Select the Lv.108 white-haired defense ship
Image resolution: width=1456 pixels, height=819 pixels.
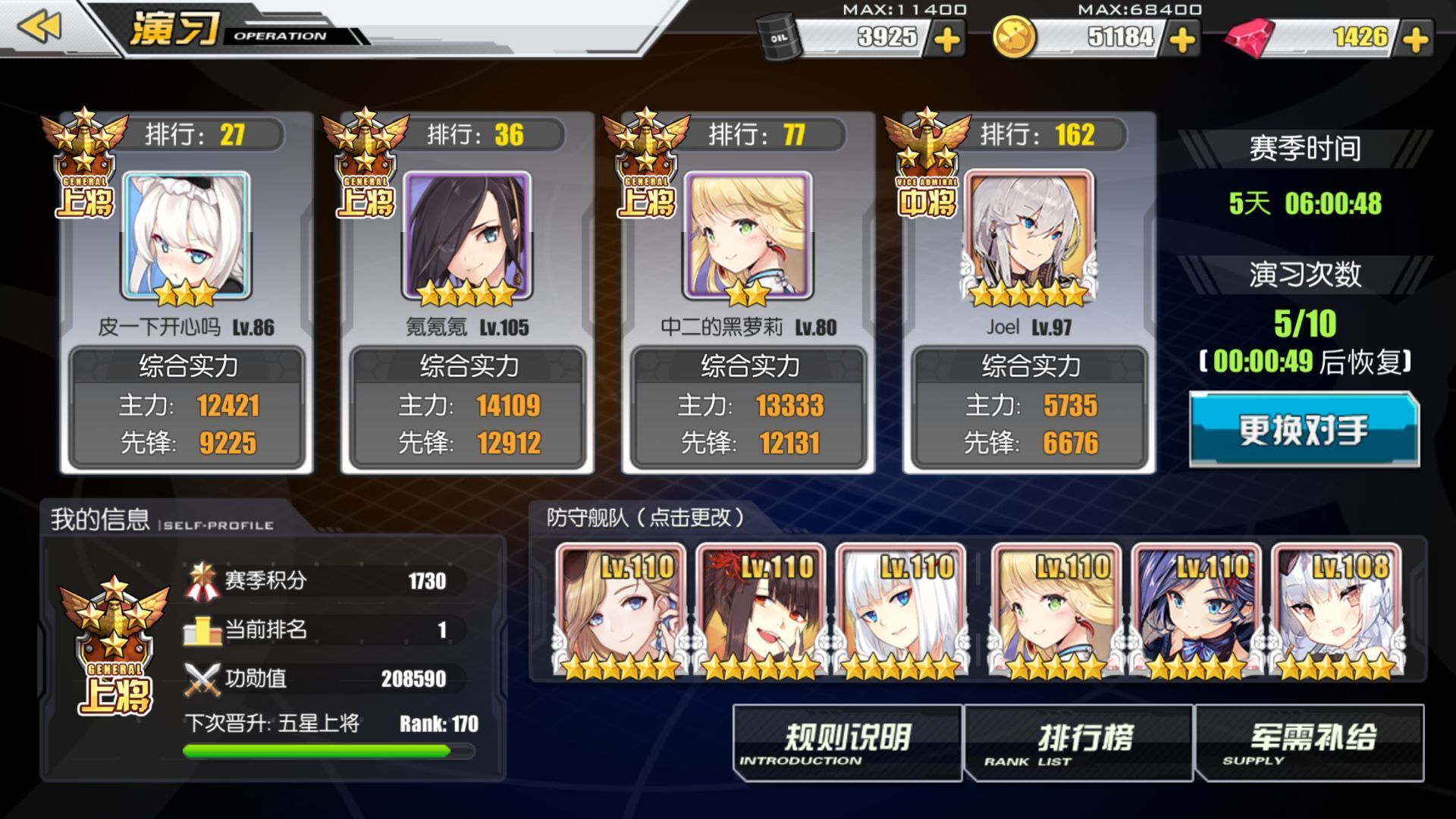[1338, 610]
